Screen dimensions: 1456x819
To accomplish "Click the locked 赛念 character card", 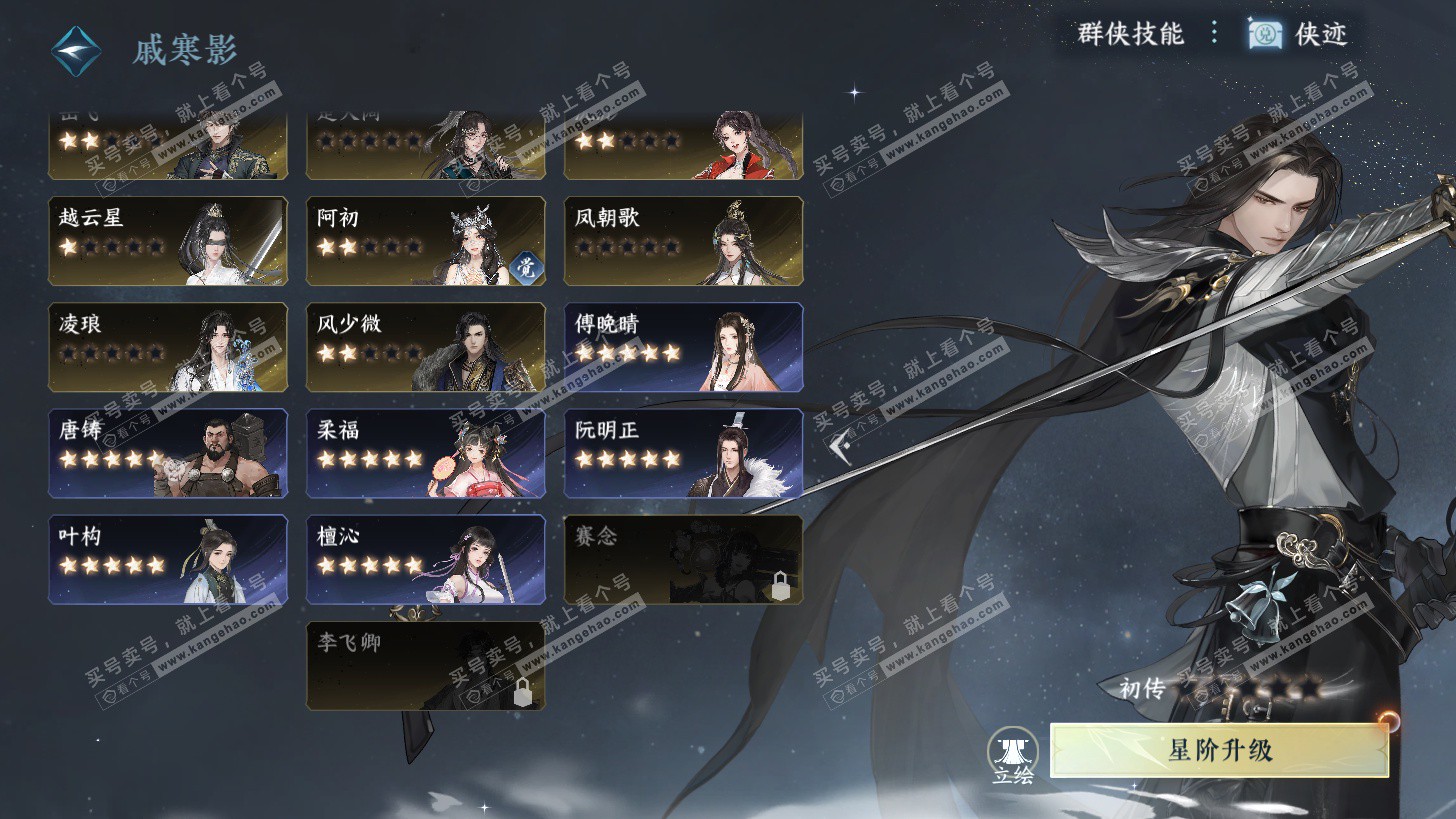I will pyautogui.click(x=683, y=559).
